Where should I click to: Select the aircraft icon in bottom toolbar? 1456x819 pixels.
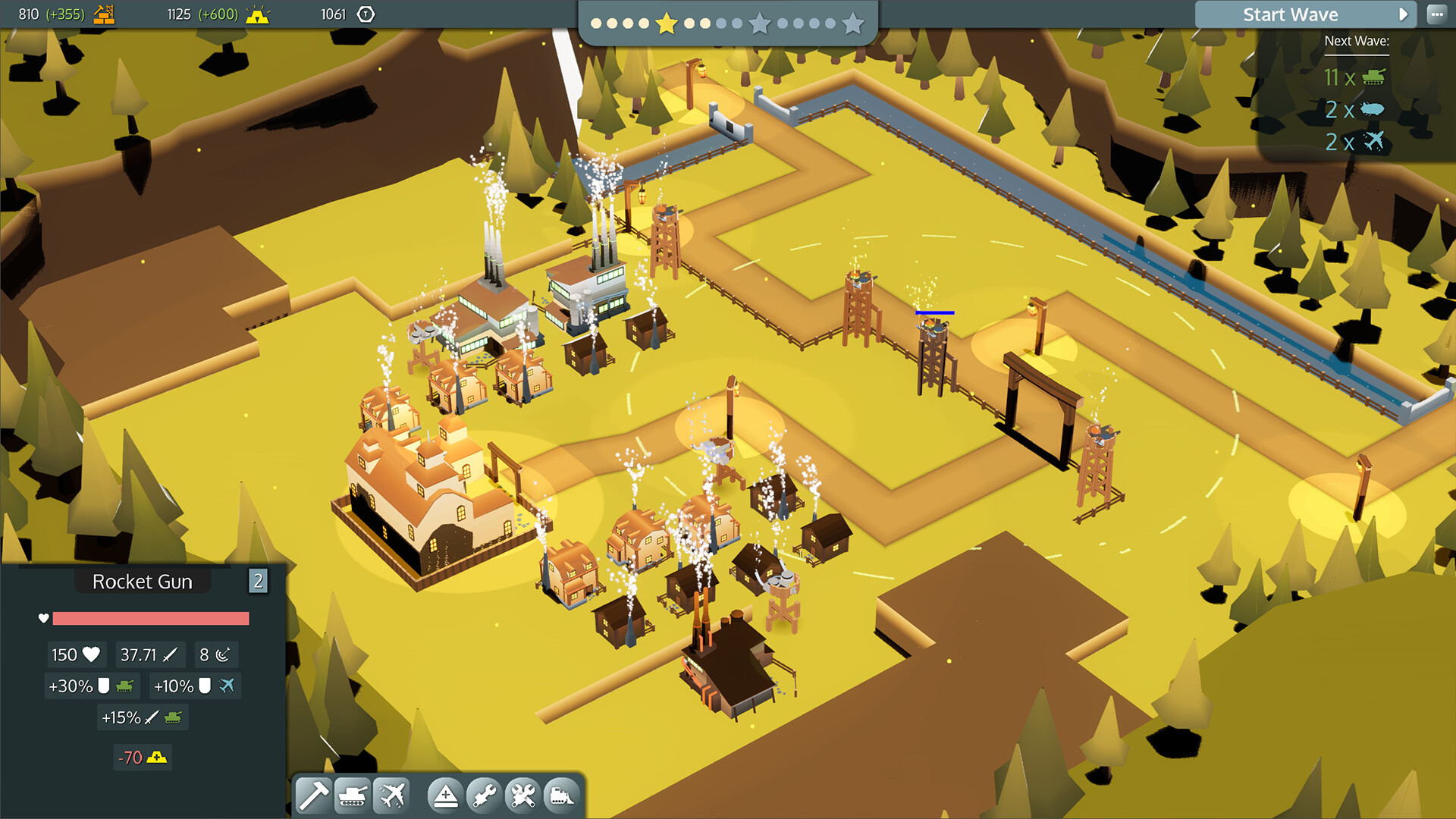pyautogui.click(x=392, y=795)
